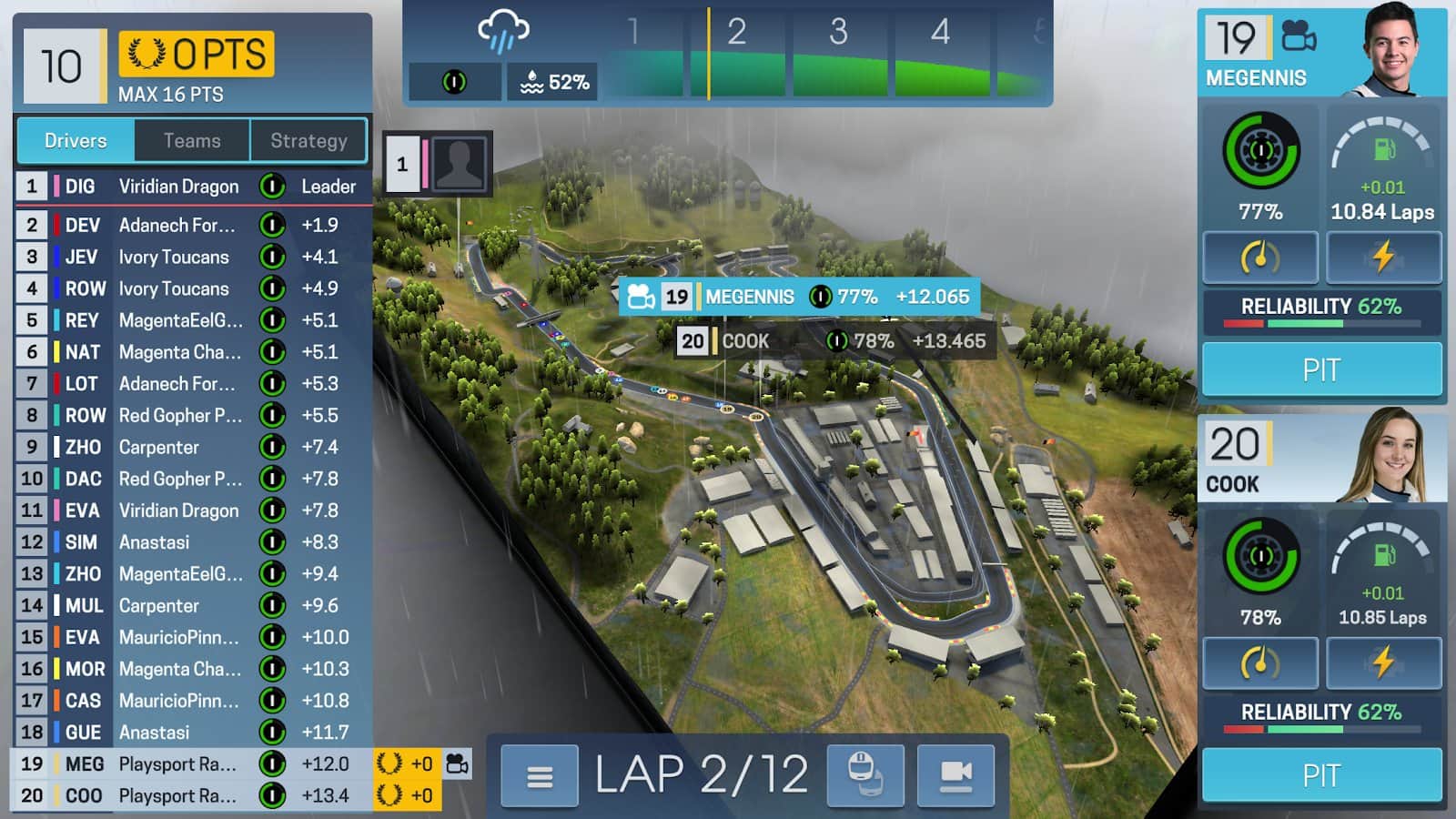The height and width of the screenshot is (819, 1456).
Task: Pit Megennis's car number 19
Action: point(1321,370)
